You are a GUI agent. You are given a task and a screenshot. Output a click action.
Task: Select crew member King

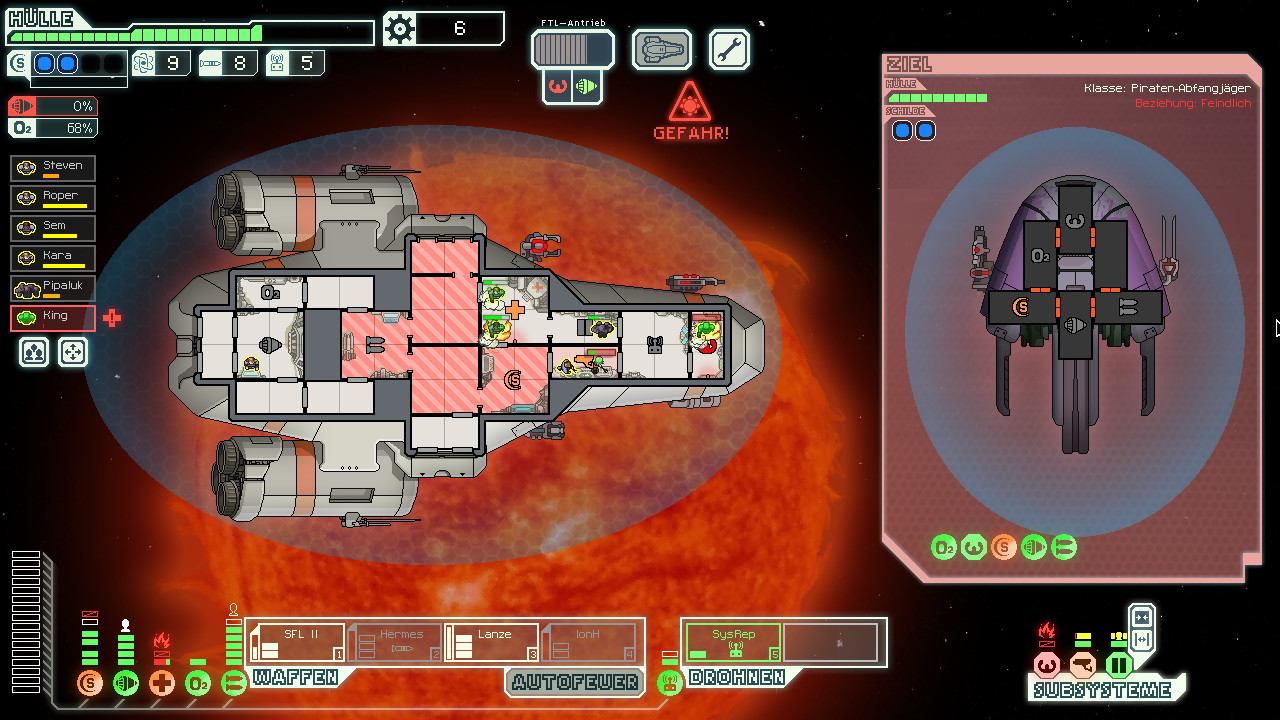[x=53, y=318]
